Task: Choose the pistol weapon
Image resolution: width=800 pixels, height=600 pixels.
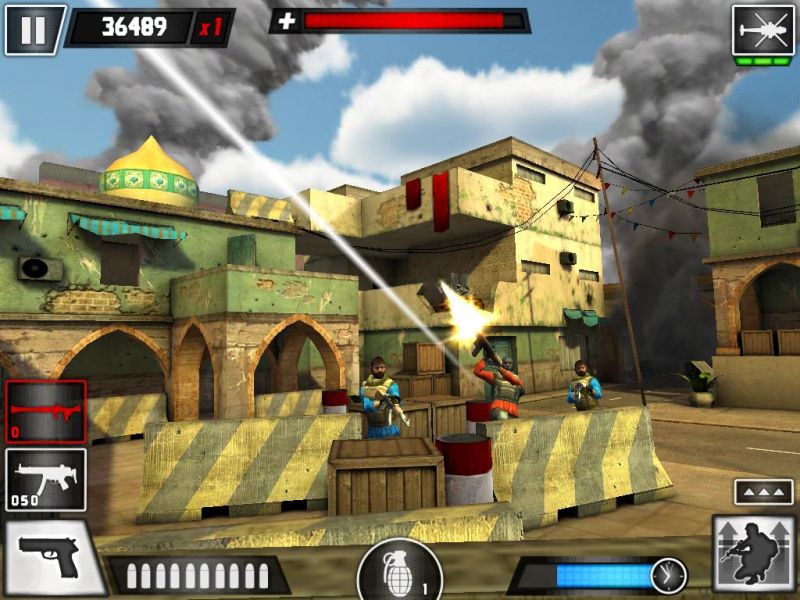Action: click(x=50, y=558)
